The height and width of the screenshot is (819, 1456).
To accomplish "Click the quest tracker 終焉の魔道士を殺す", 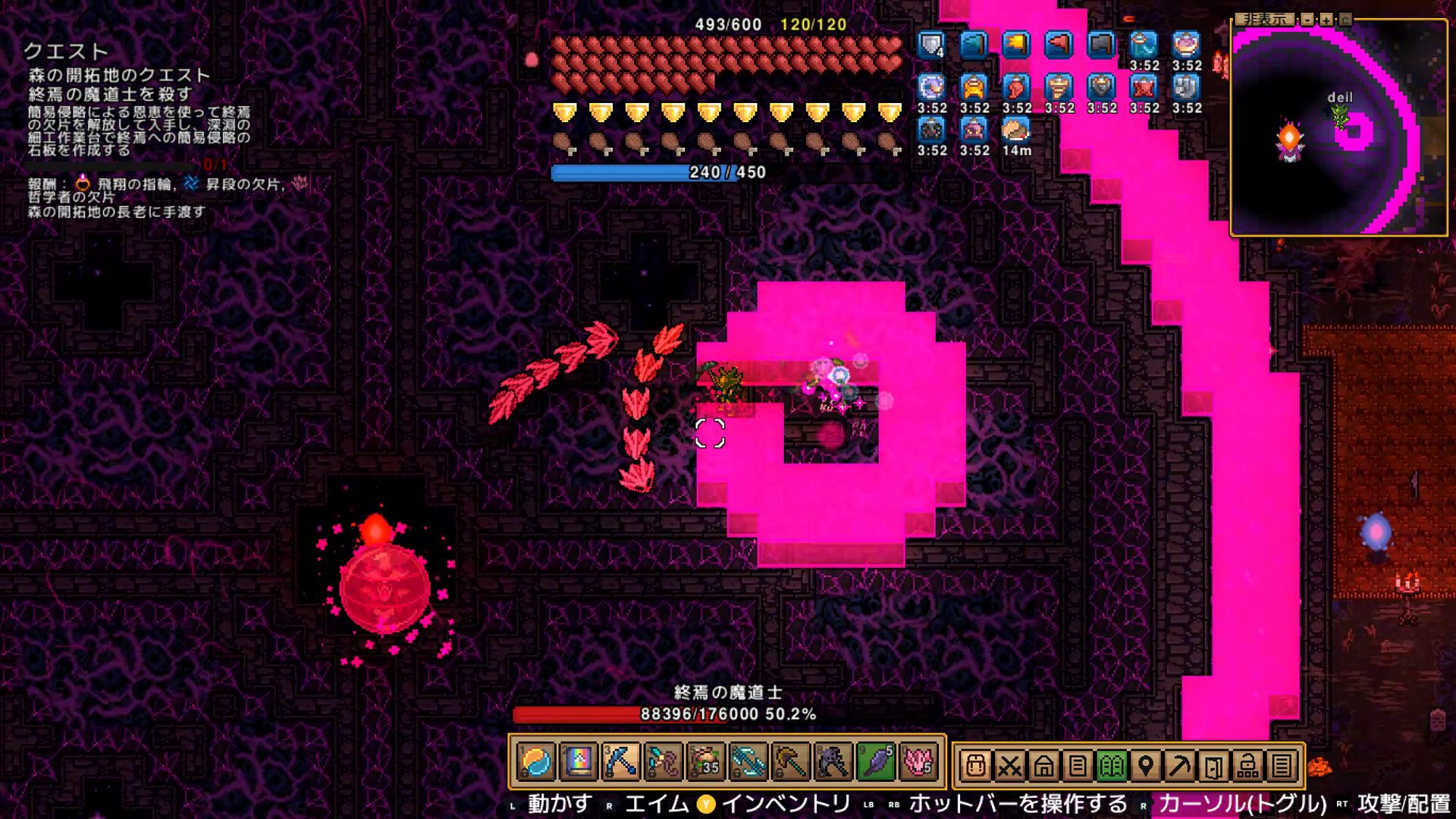I will [110, 94].
